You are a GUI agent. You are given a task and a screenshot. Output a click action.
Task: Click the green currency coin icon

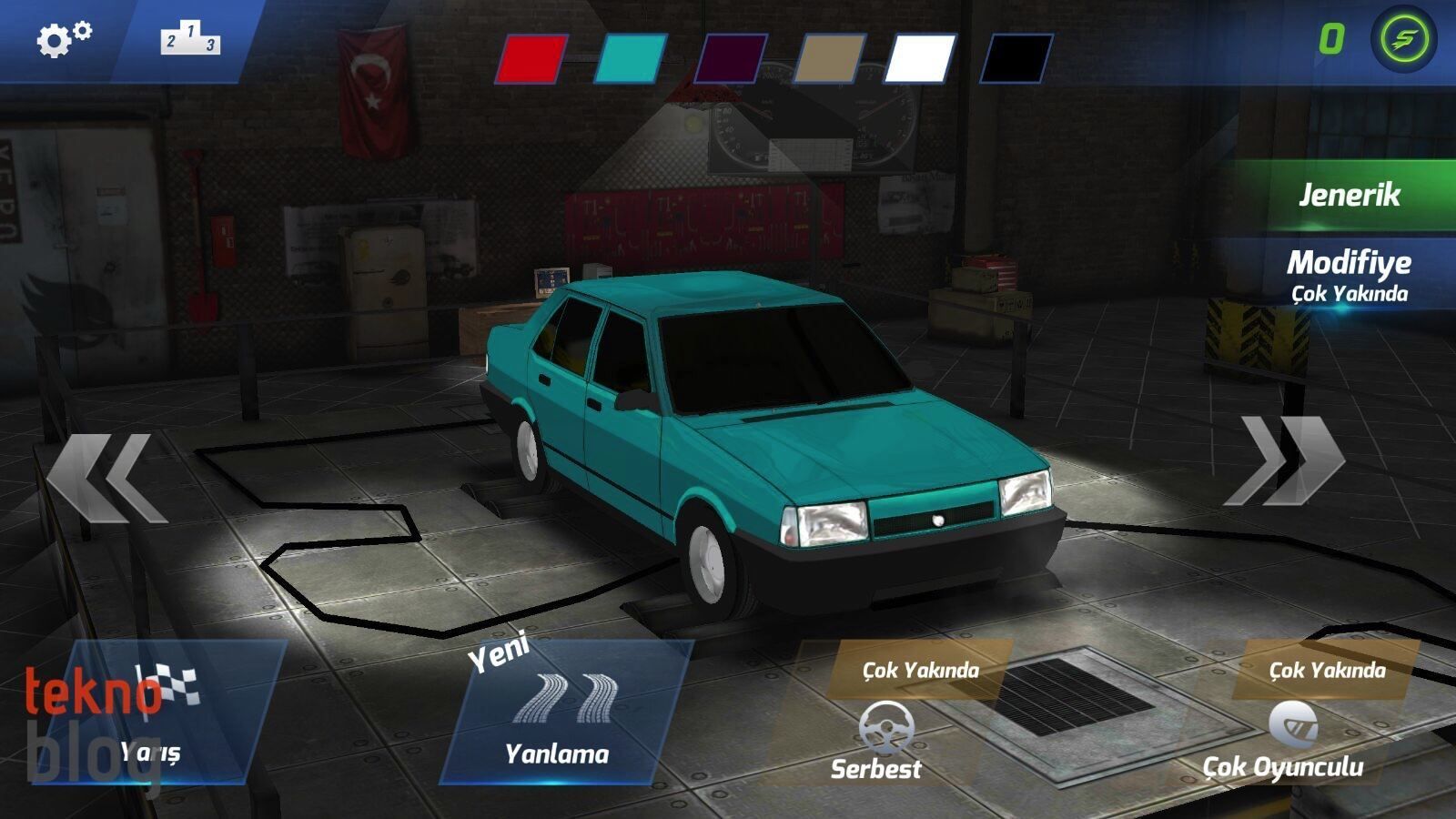point(1403,39)
